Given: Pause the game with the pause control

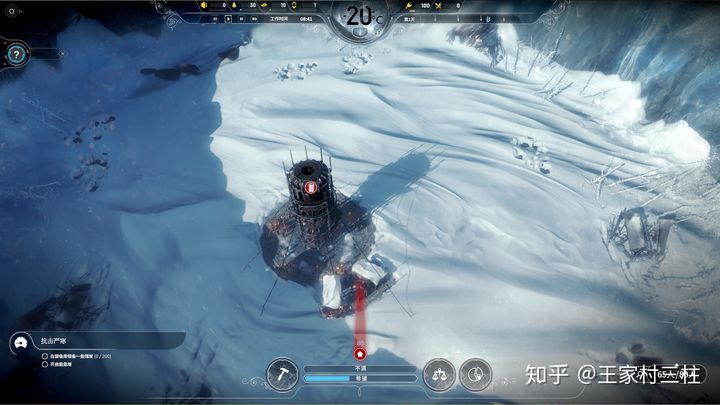Looking at the screenshot, I should click(x=215, y=18).
